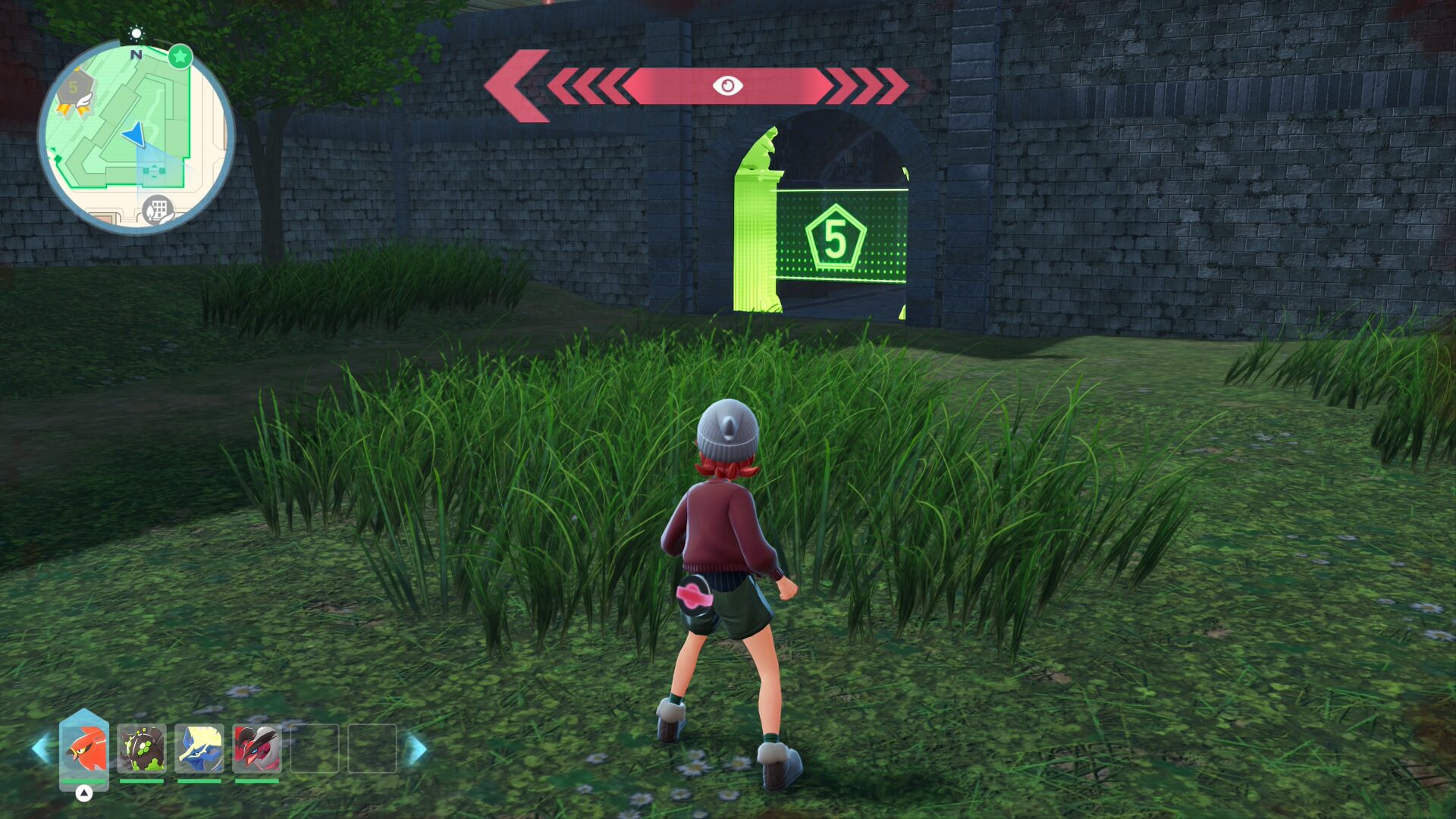Choose the Zygarde party slot
This screenshot has width=1456, height=819.
(x=142, y=748)
